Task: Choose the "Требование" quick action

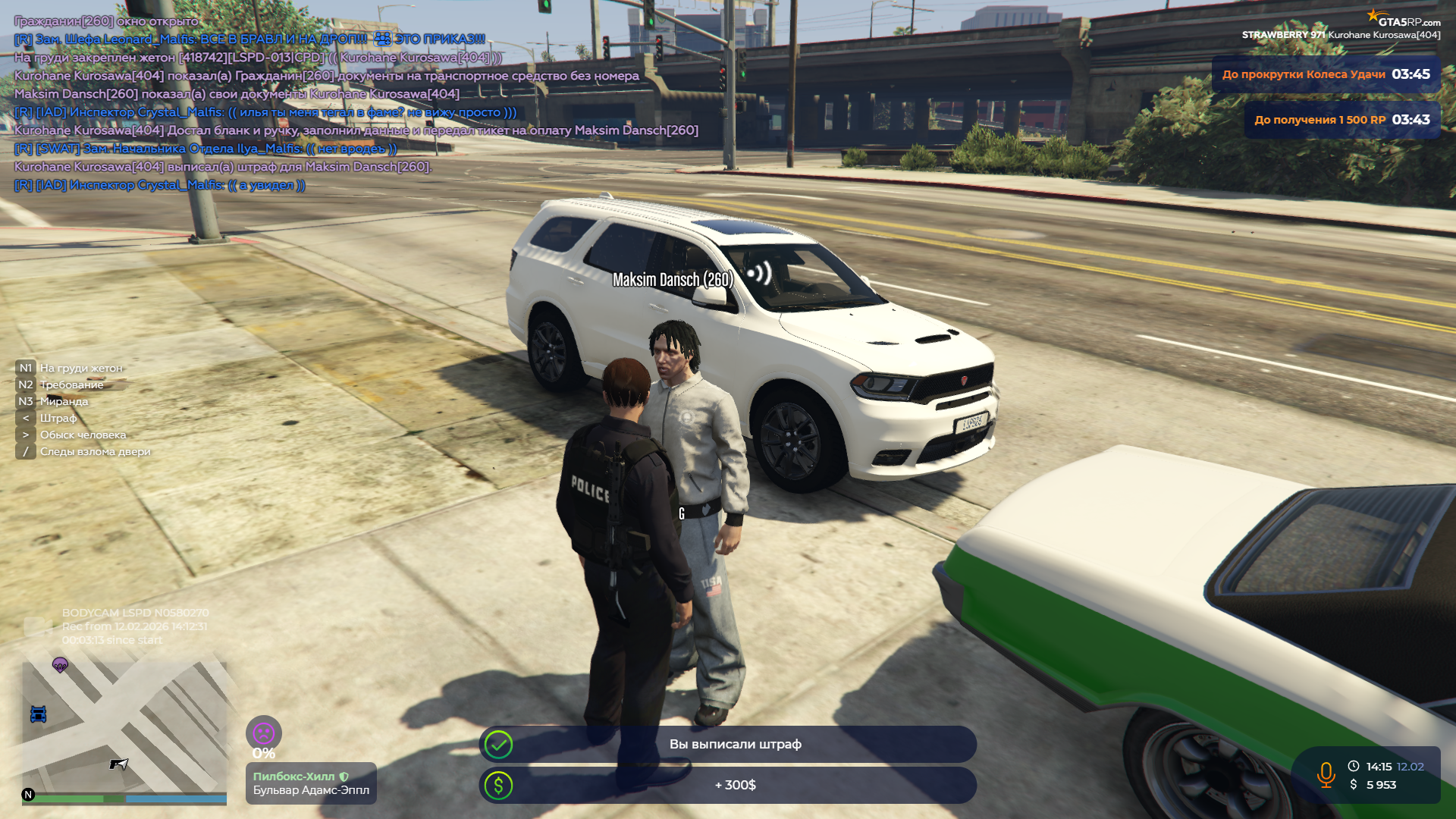Action: tap(71, 384)
